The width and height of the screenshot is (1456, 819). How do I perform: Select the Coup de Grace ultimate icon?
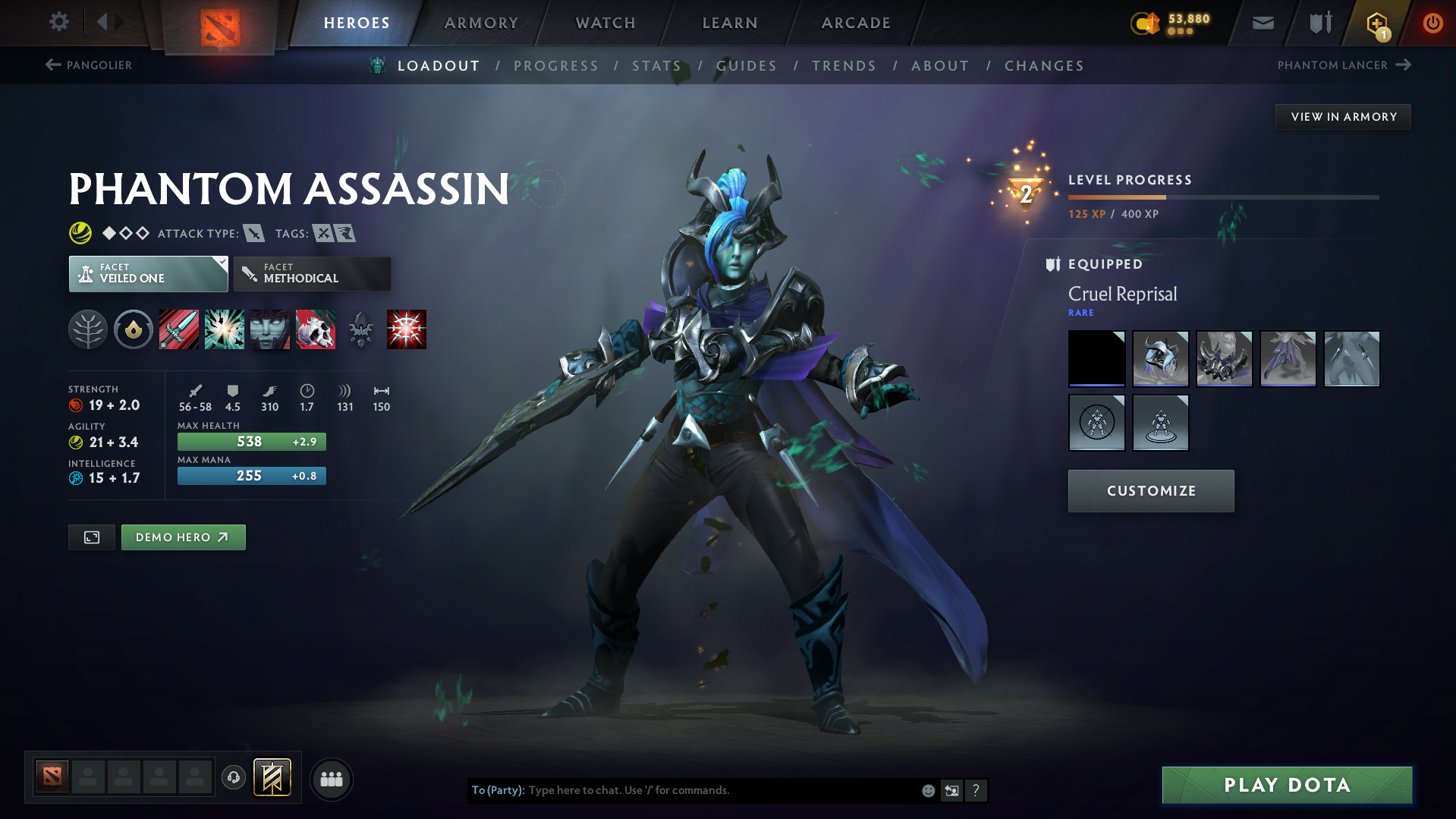(407, 329)
